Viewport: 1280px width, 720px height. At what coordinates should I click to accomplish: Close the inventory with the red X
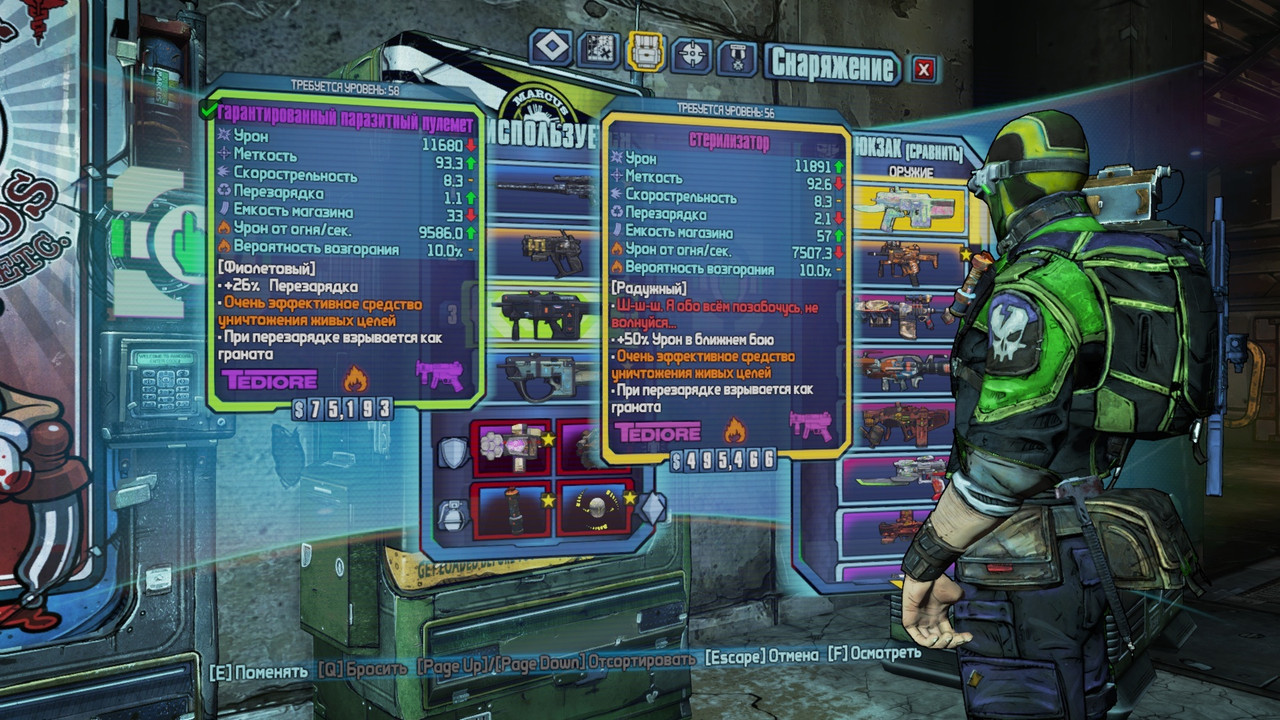click(924, 68)
